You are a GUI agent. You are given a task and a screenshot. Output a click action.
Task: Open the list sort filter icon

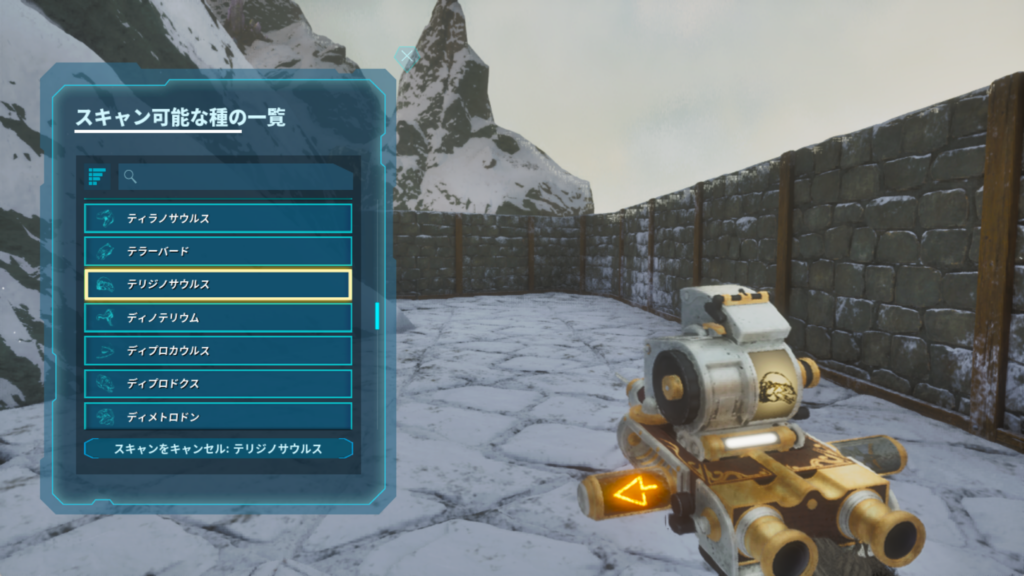(x=97, y=177)
